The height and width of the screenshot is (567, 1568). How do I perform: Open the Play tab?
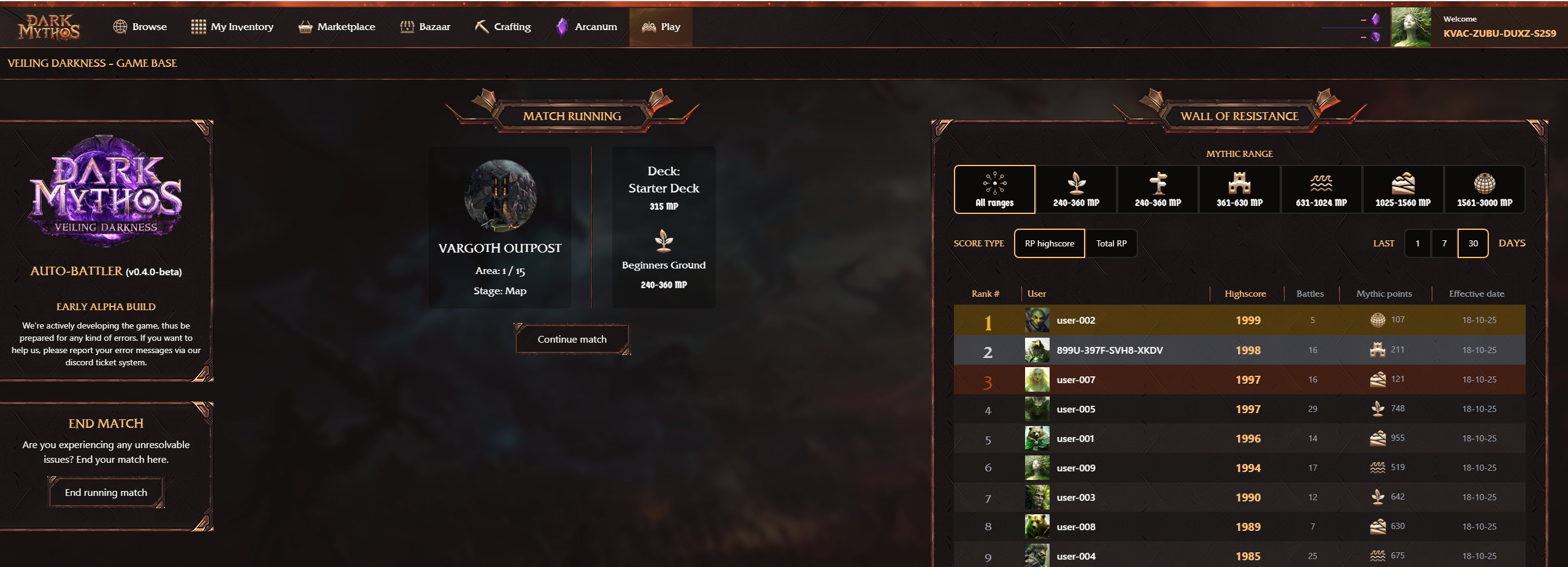(x=660, y=26)
